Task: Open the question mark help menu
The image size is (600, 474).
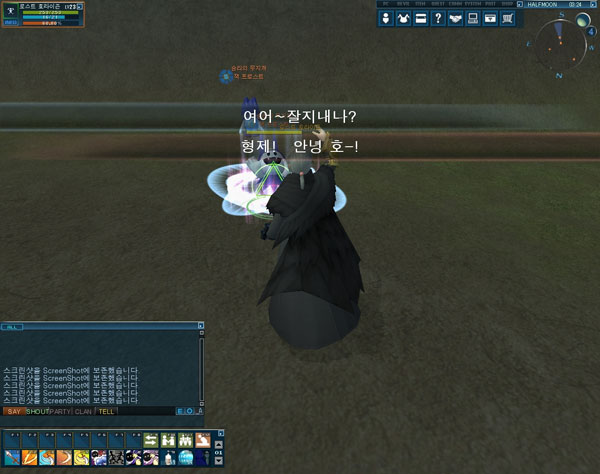Action: [x=438, y=18]
